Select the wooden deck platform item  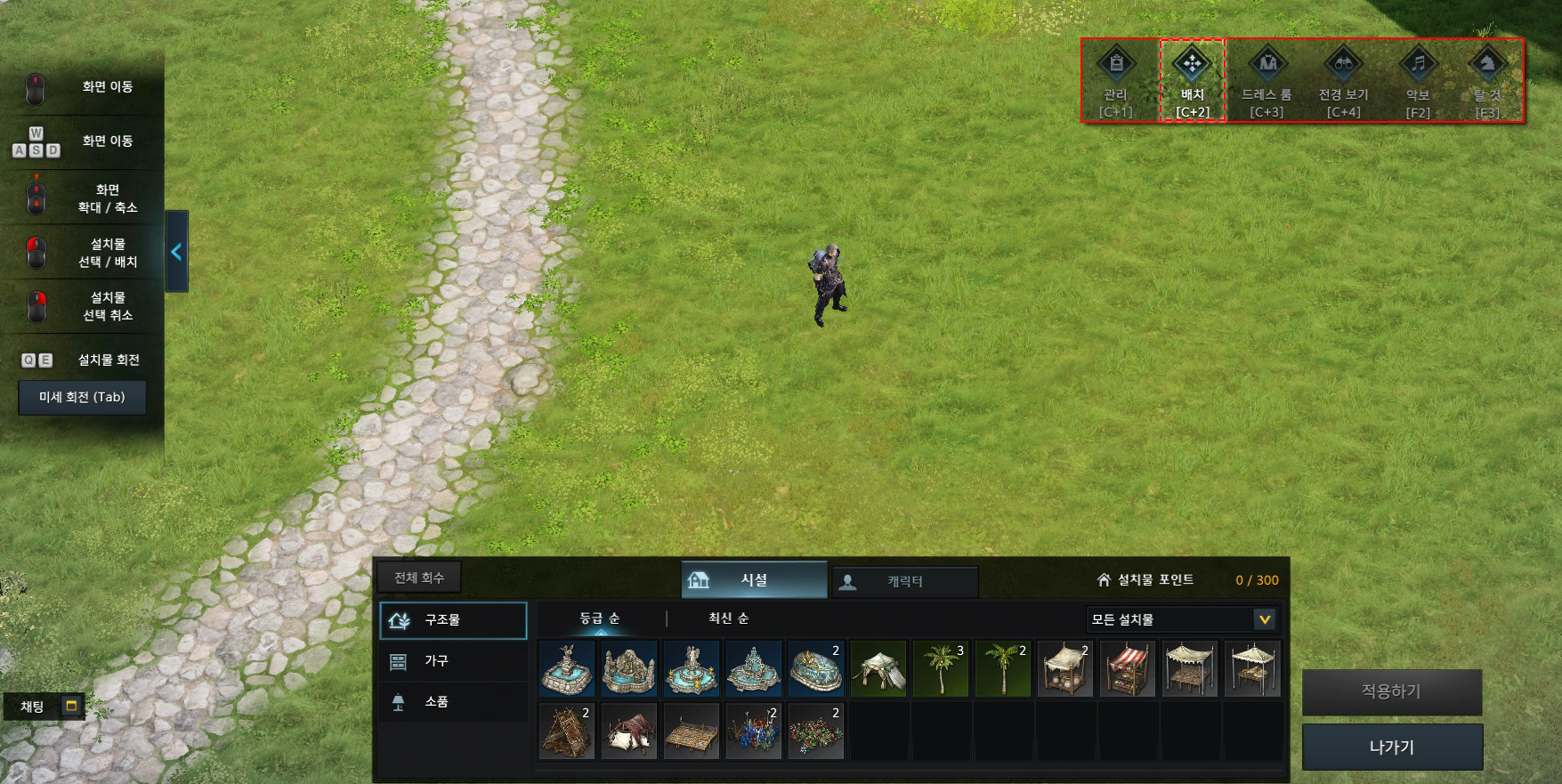[692, 731]
